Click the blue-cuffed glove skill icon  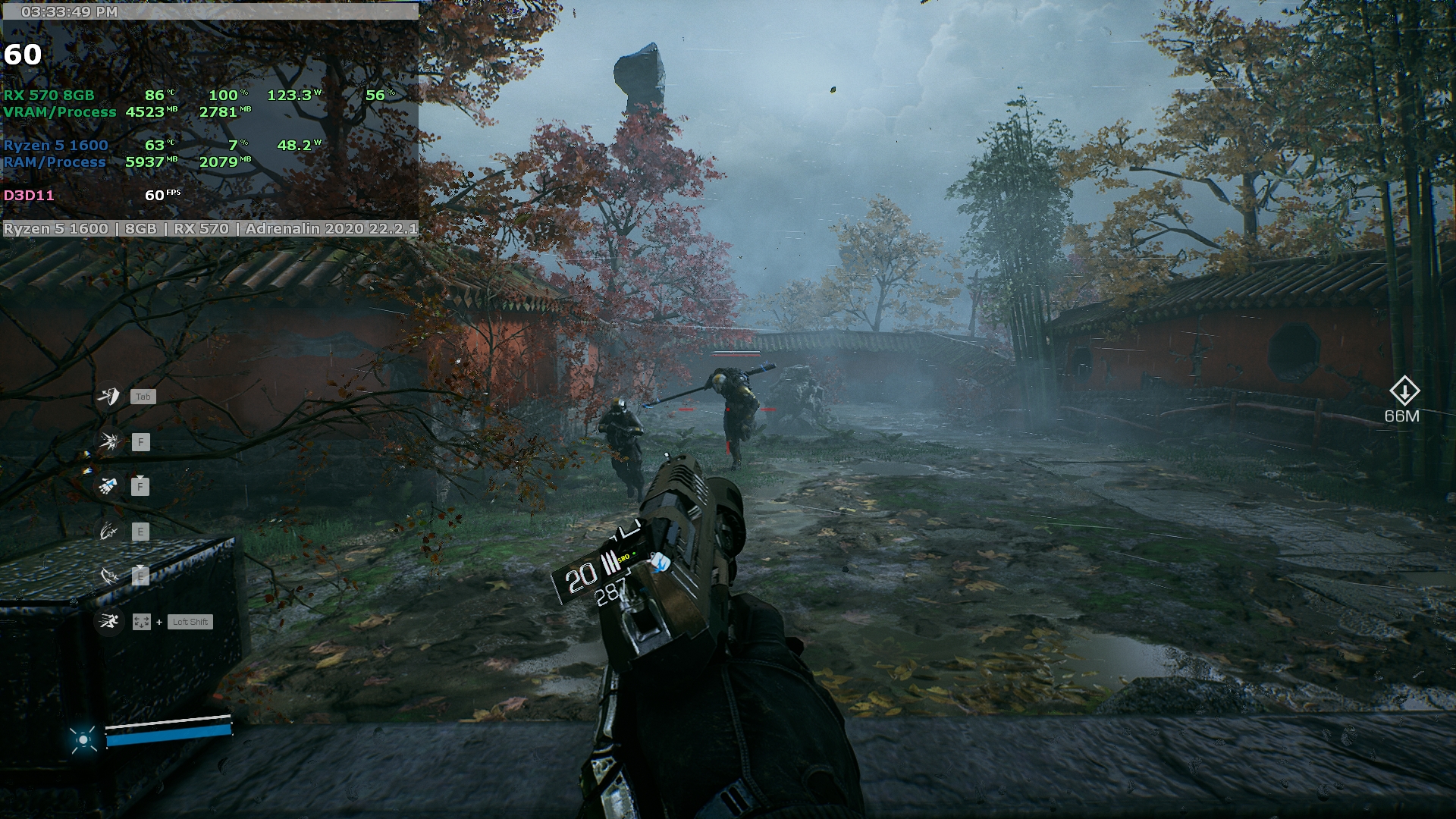108,486
